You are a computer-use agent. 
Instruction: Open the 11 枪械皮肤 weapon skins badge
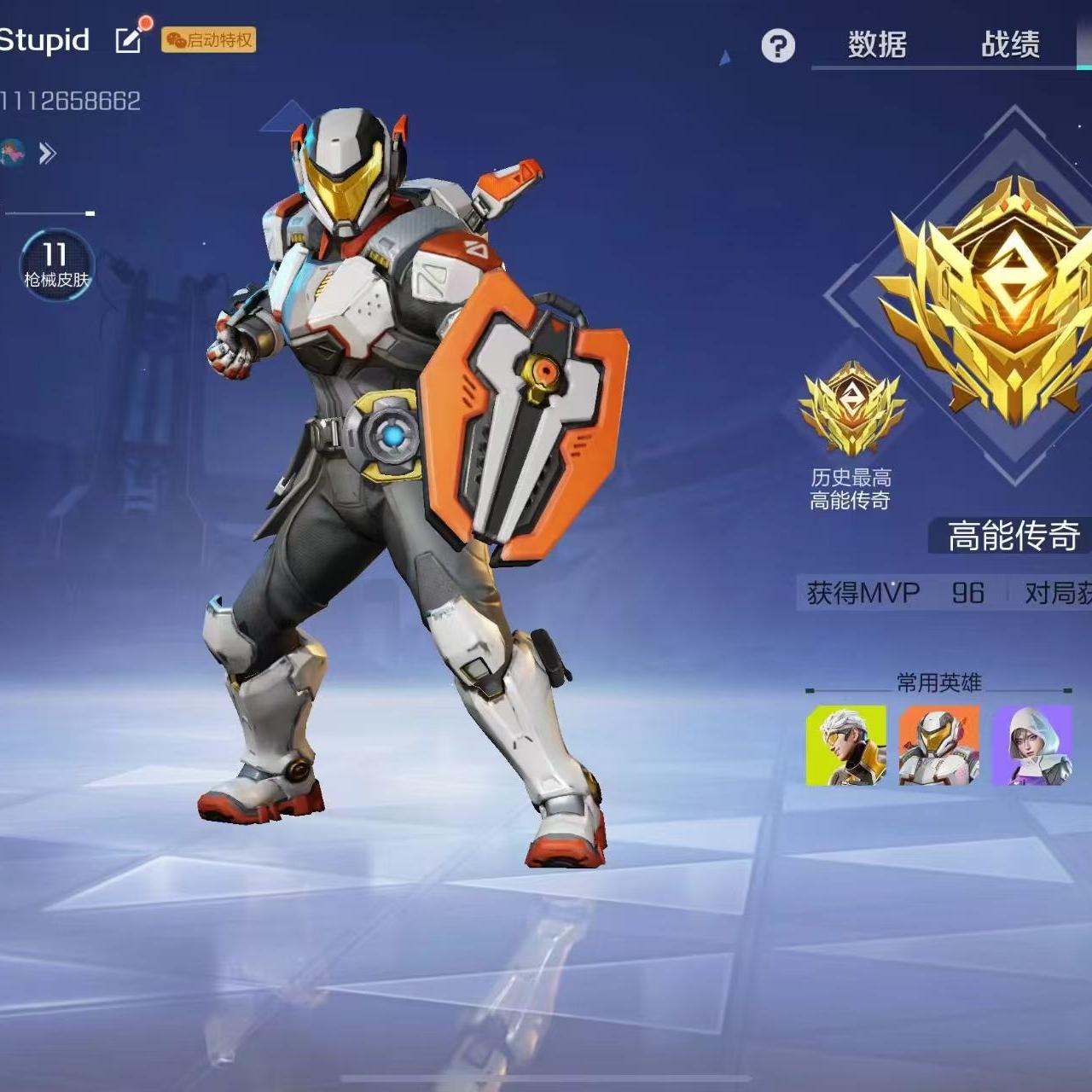click(x=56, y=264)
